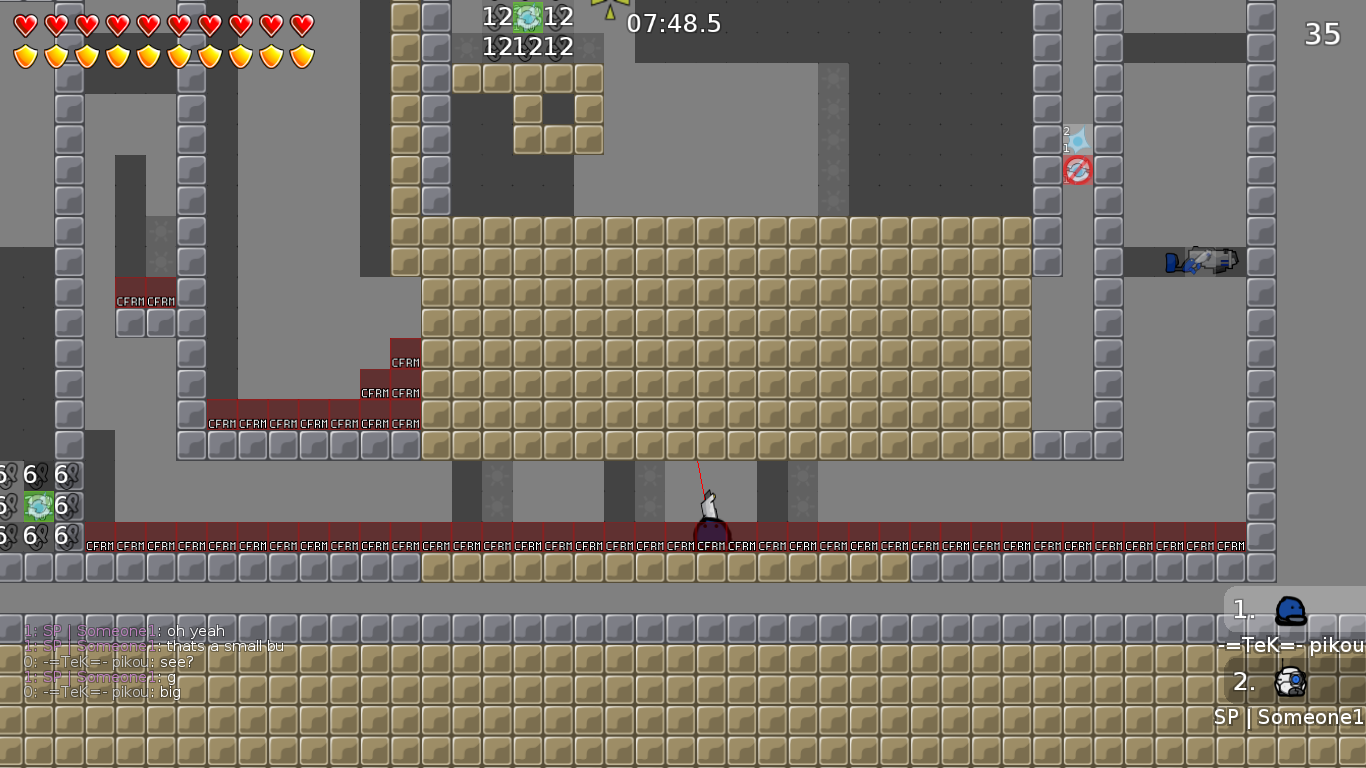This screenshot has height=768, width=1366.
Task: Click the green teleporter icon in the top HUD
Action: tap(527, 17)
